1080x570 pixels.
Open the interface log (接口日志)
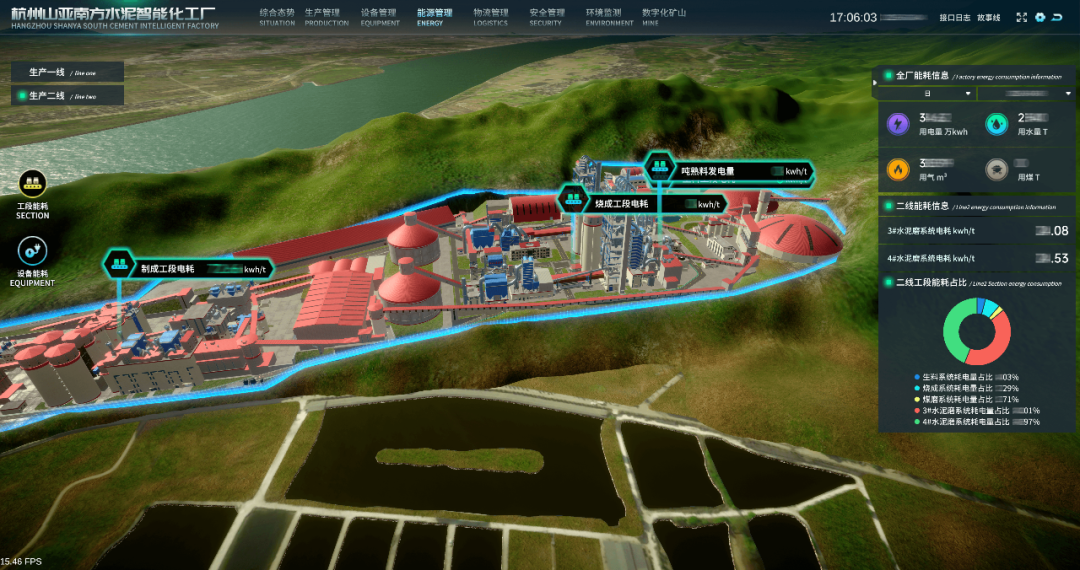(x=955, y=18)
